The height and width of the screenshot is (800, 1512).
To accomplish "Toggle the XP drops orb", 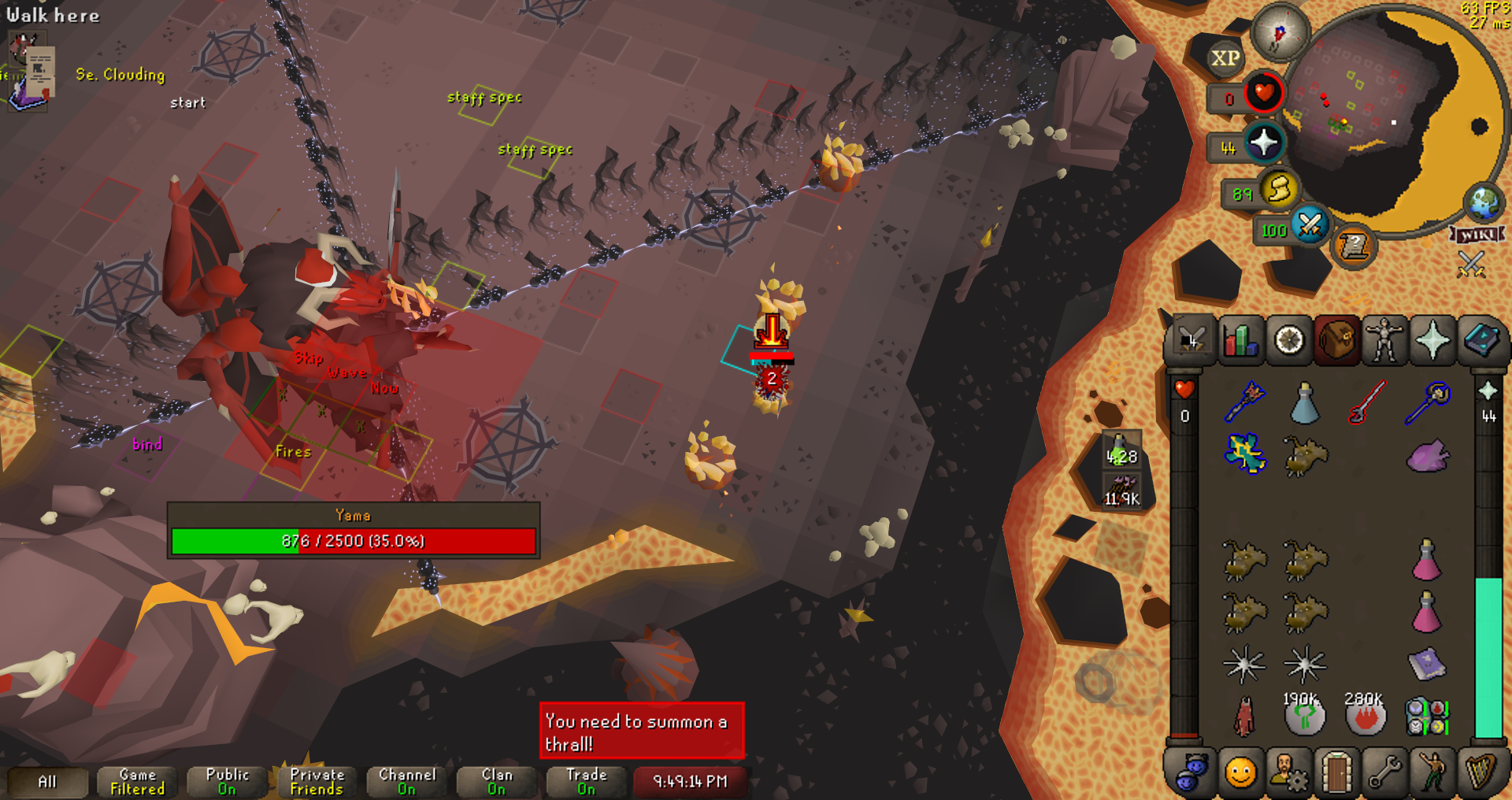I will 1225,58.
